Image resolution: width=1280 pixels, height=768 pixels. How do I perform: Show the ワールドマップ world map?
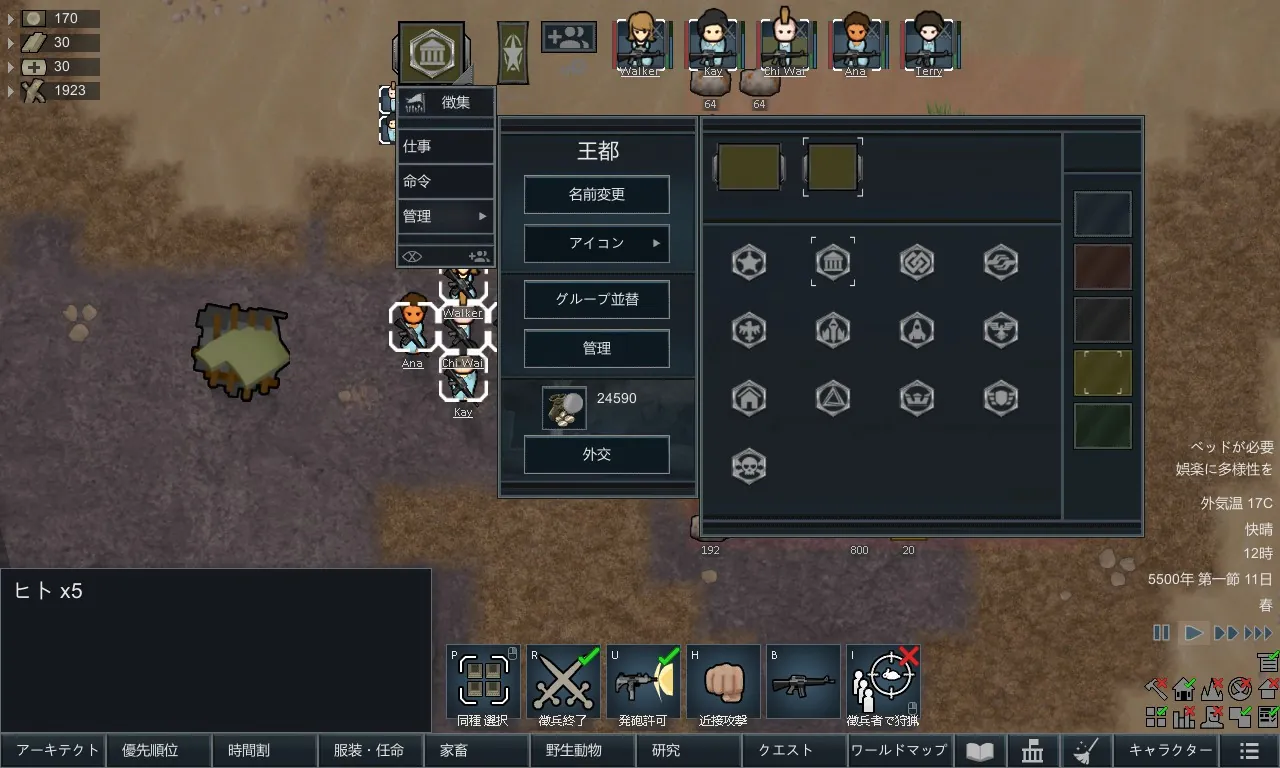[x=898, y=751]
